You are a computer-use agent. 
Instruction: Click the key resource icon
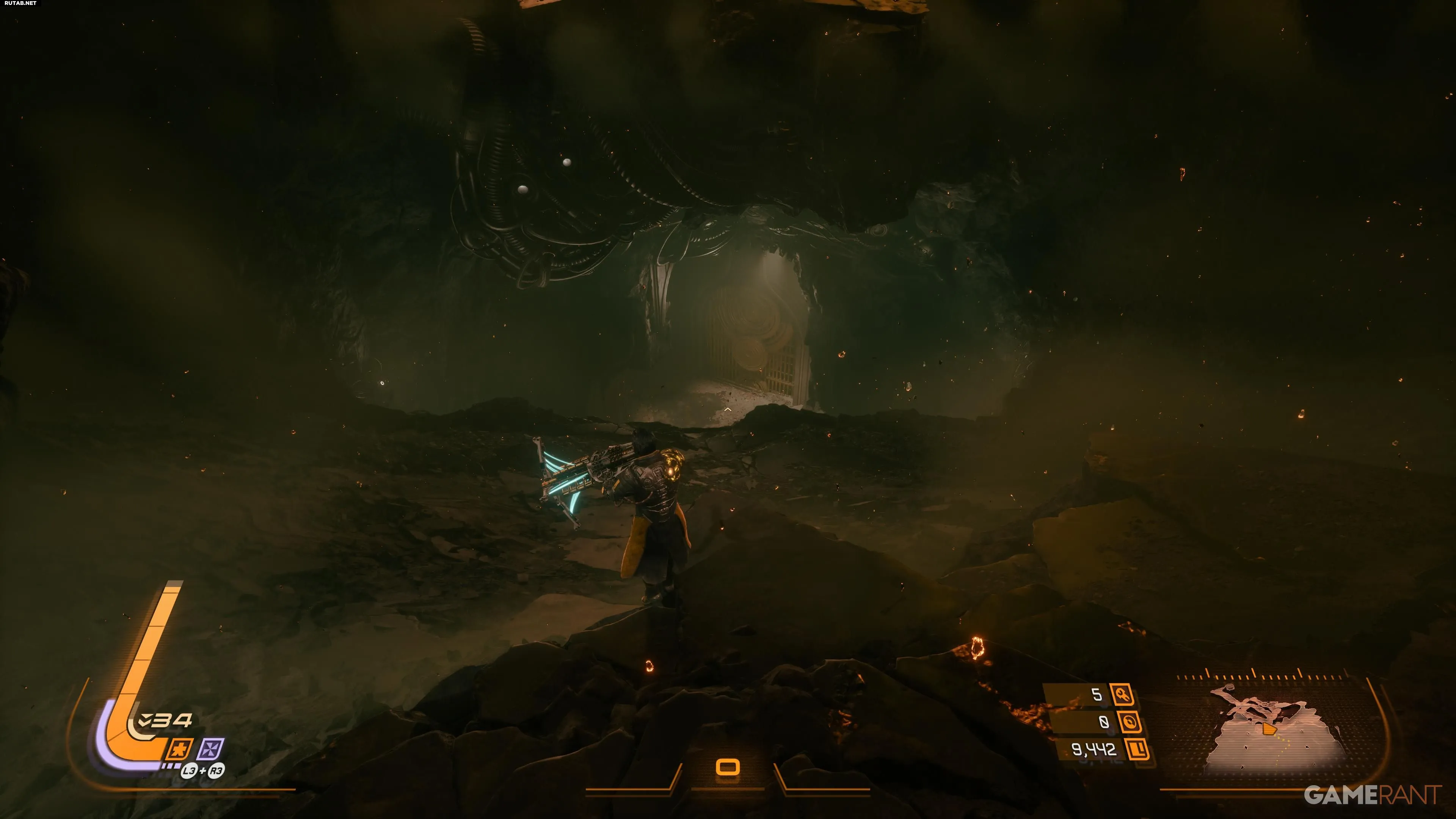1122,695
